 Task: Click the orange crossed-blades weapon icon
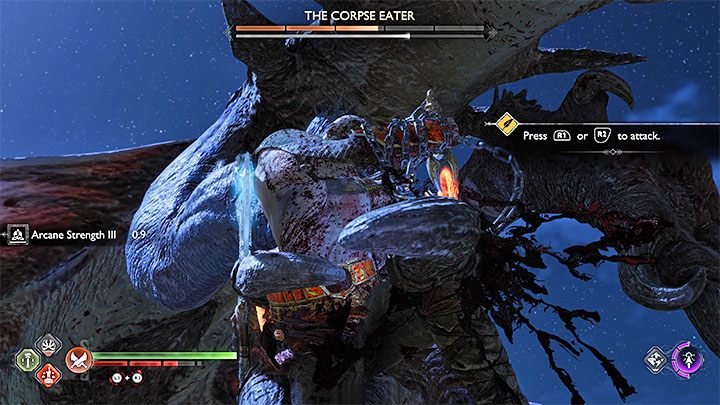(x=77, y=359)
